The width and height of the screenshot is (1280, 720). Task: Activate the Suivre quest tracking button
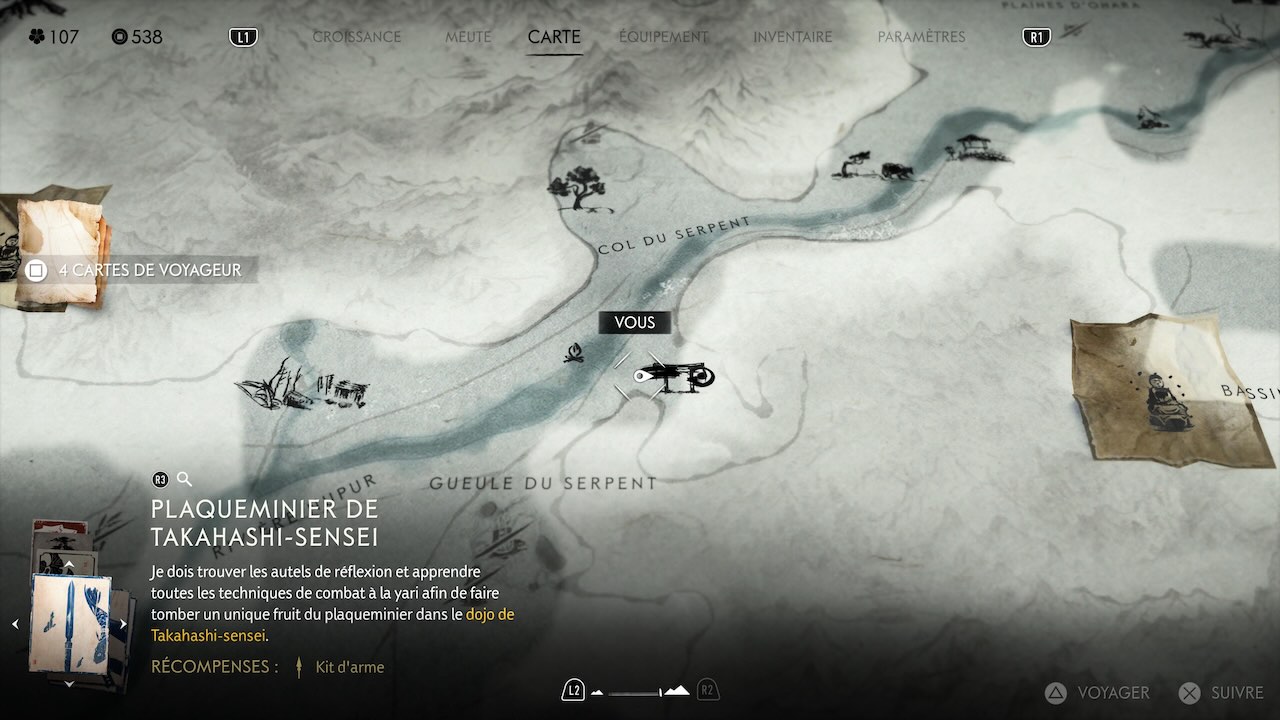point(1221,692)
